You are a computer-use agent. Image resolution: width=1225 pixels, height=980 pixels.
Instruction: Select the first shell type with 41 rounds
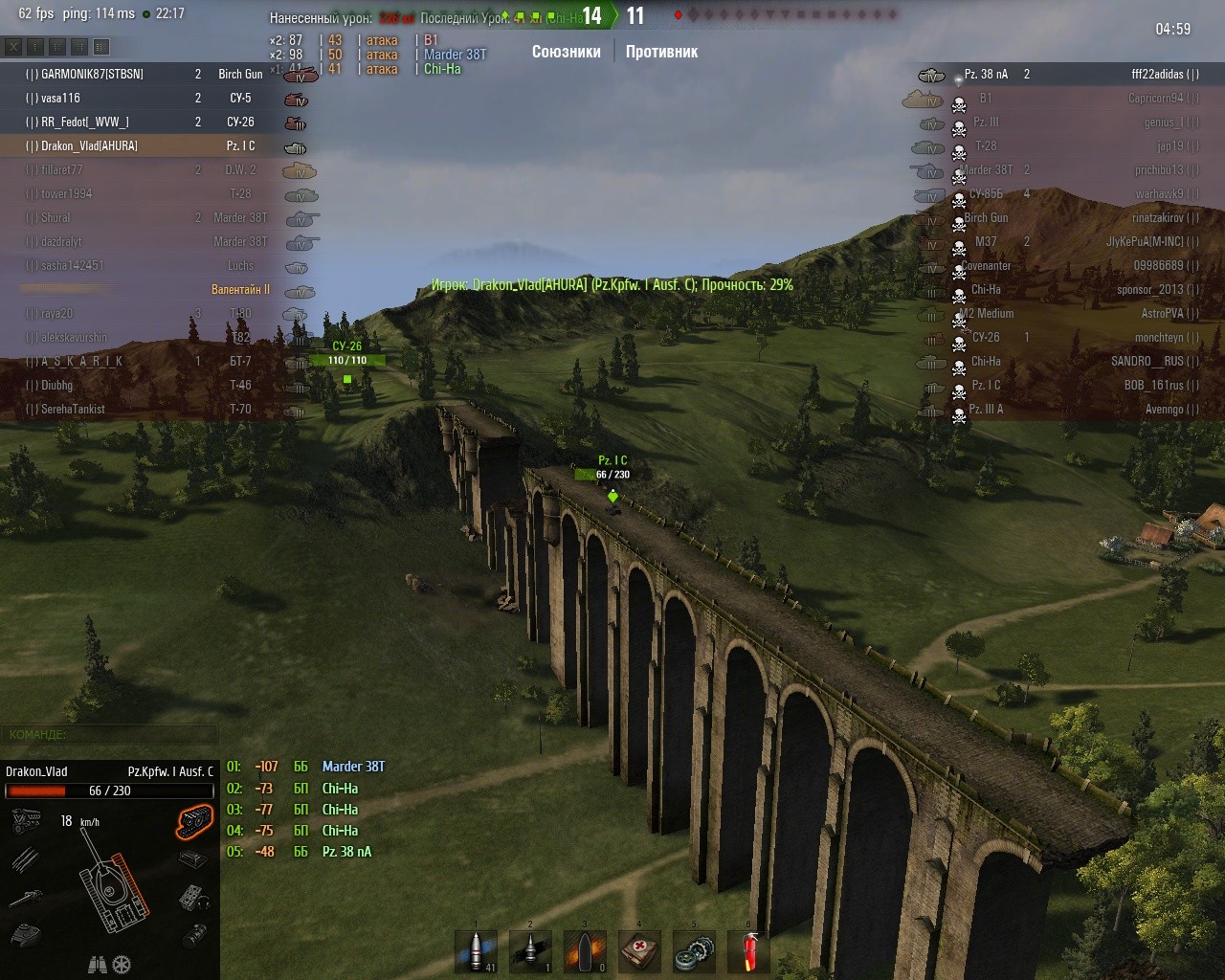[476, 951]
